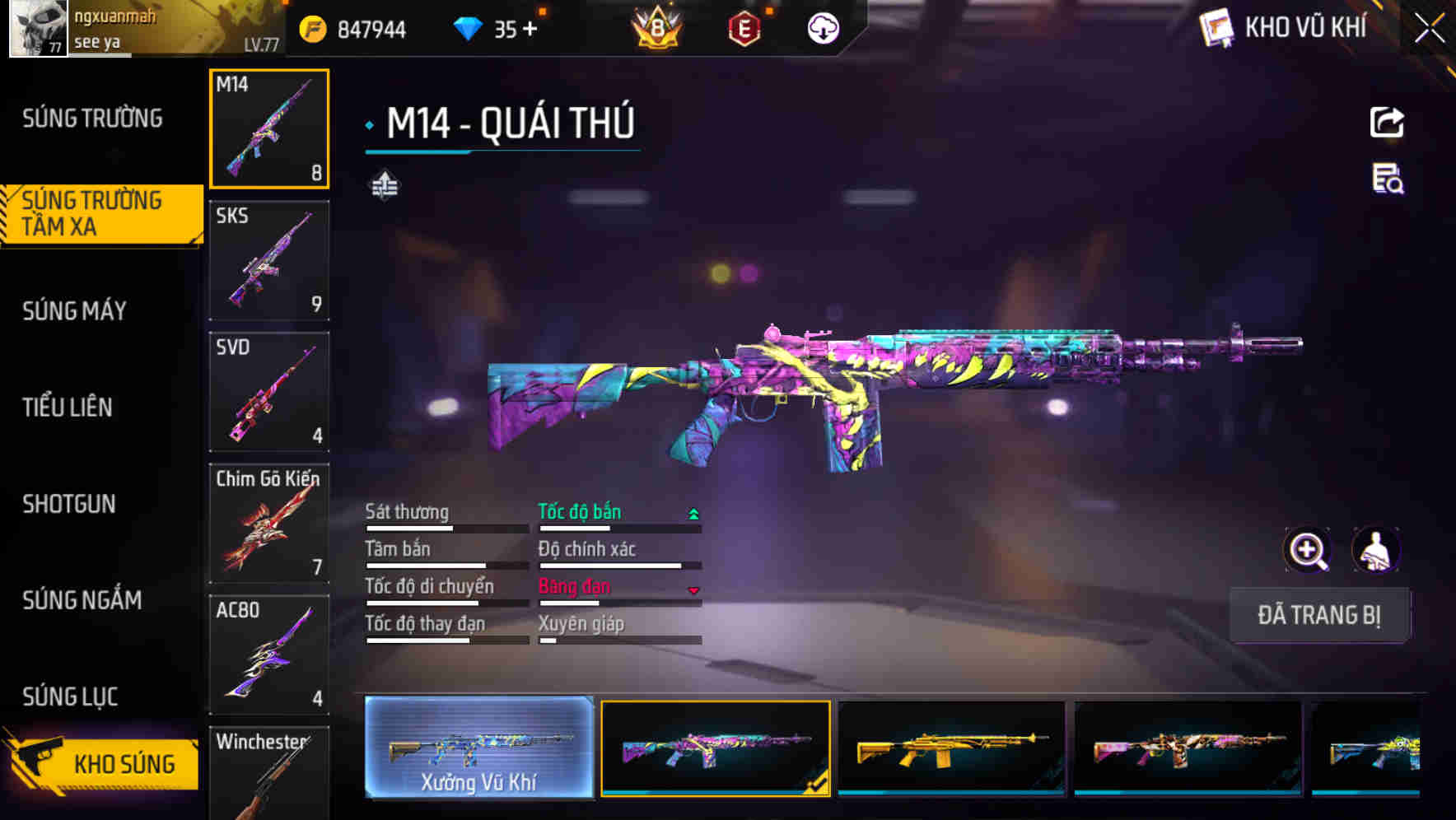Zoom in with the magnifier icon
This screenshot has height=820, width=1456.
[x=1308, y=550]
